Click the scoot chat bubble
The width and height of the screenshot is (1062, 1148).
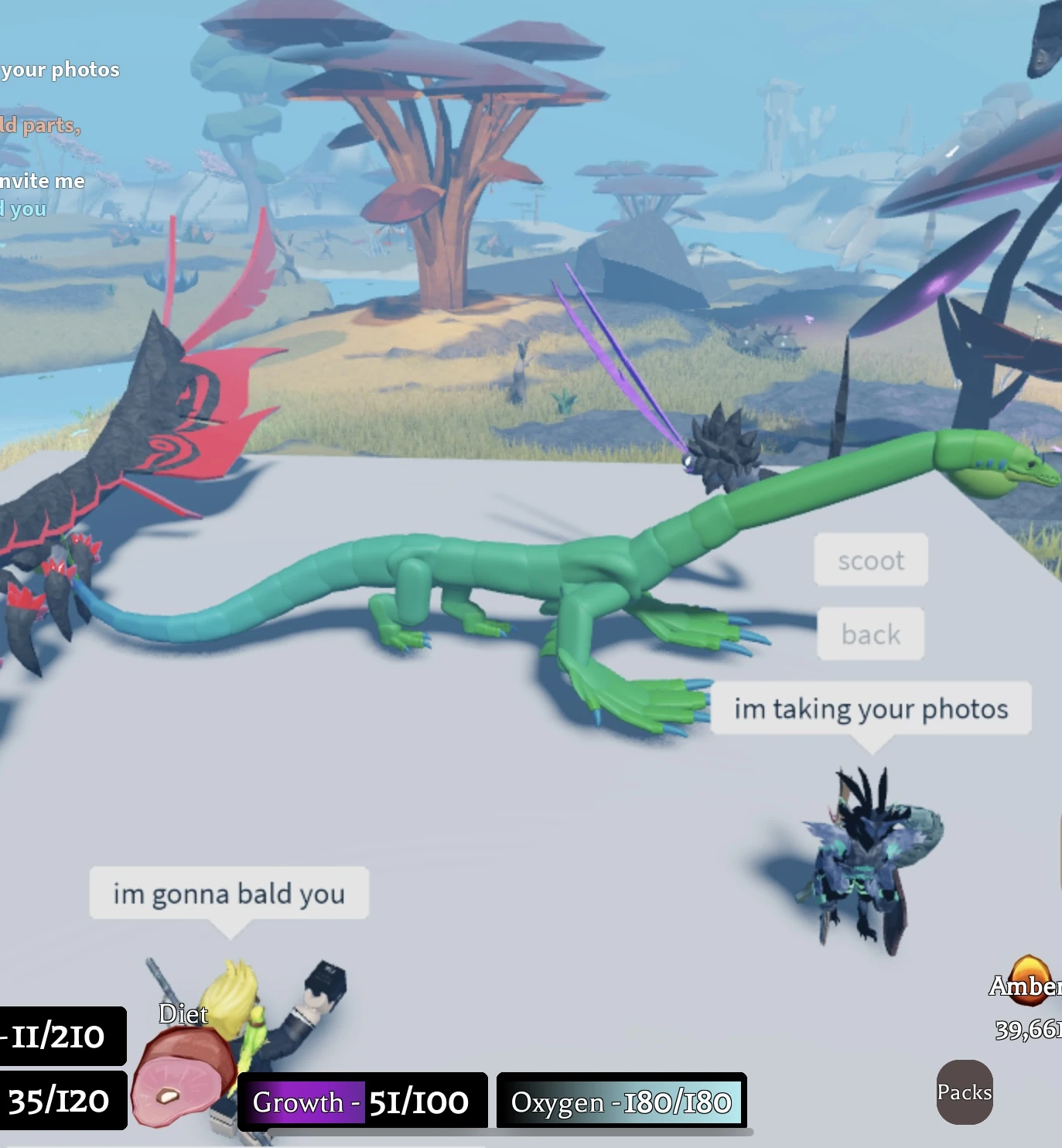coord(870,560)
